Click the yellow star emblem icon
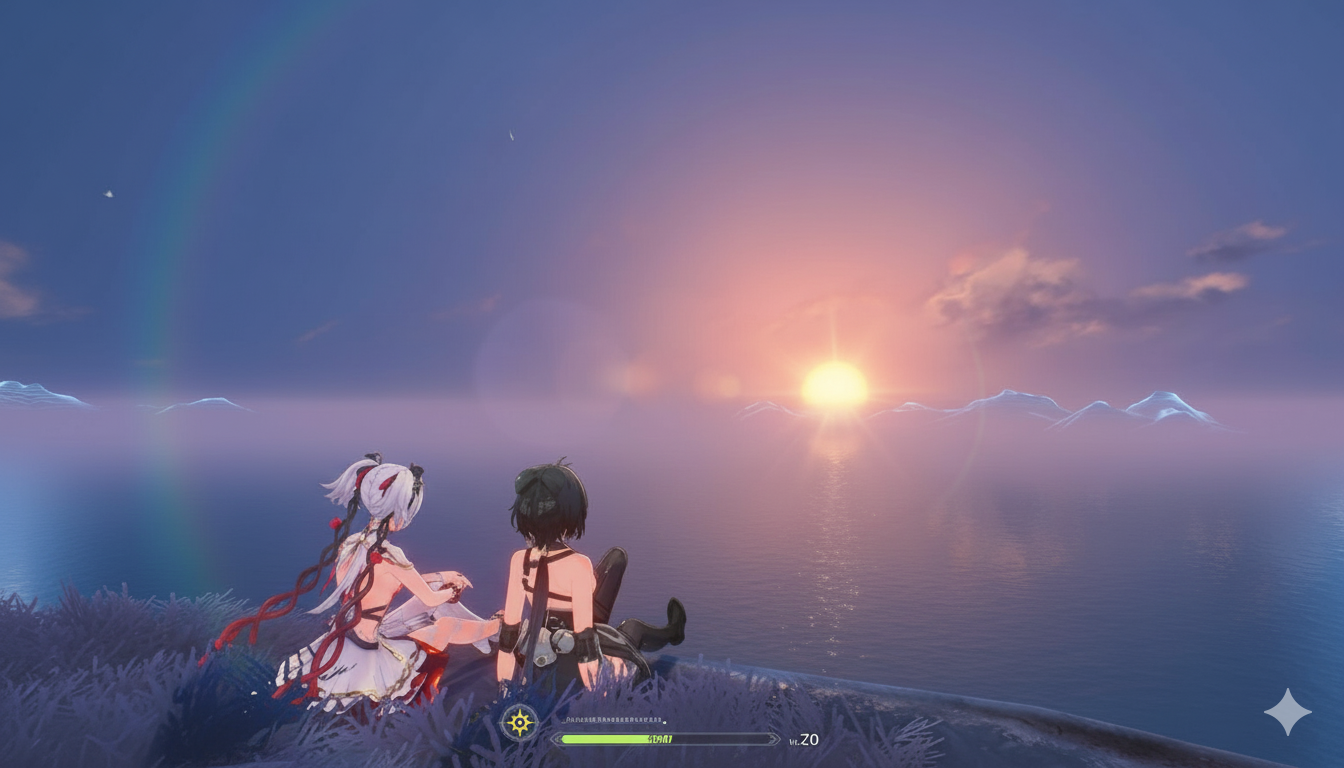Image resolution: width=1344 pixels, height=768 pixels. pyautogui.click(x=519, y=722)
